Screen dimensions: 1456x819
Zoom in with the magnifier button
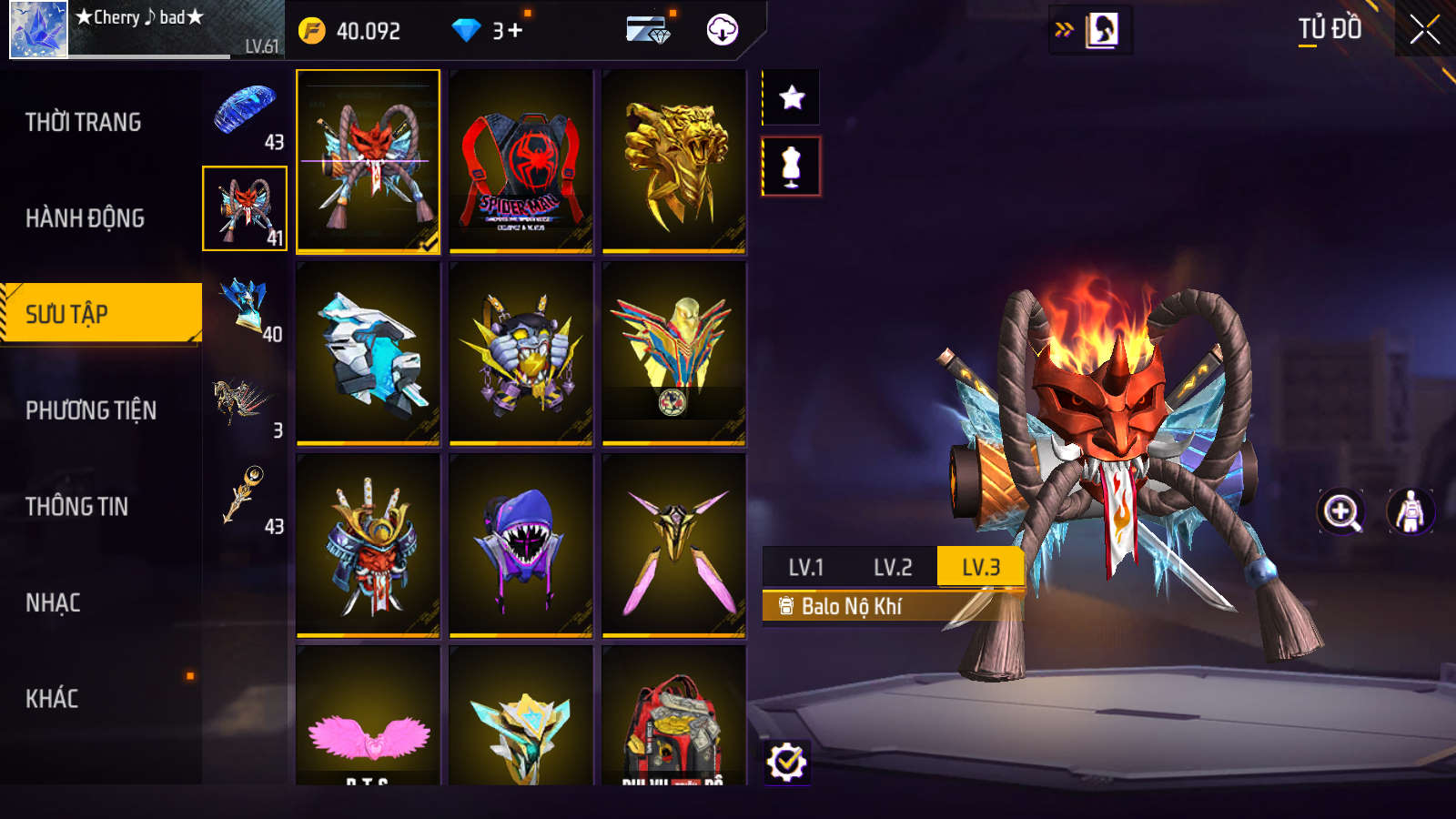[x=1341, y=511]
